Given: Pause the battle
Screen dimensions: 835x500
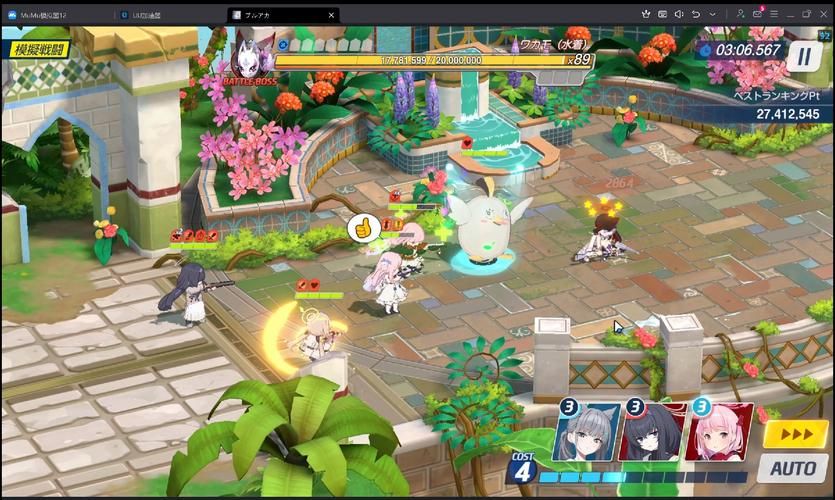Looking at the screenshot, I should click(x=801, y=56).
